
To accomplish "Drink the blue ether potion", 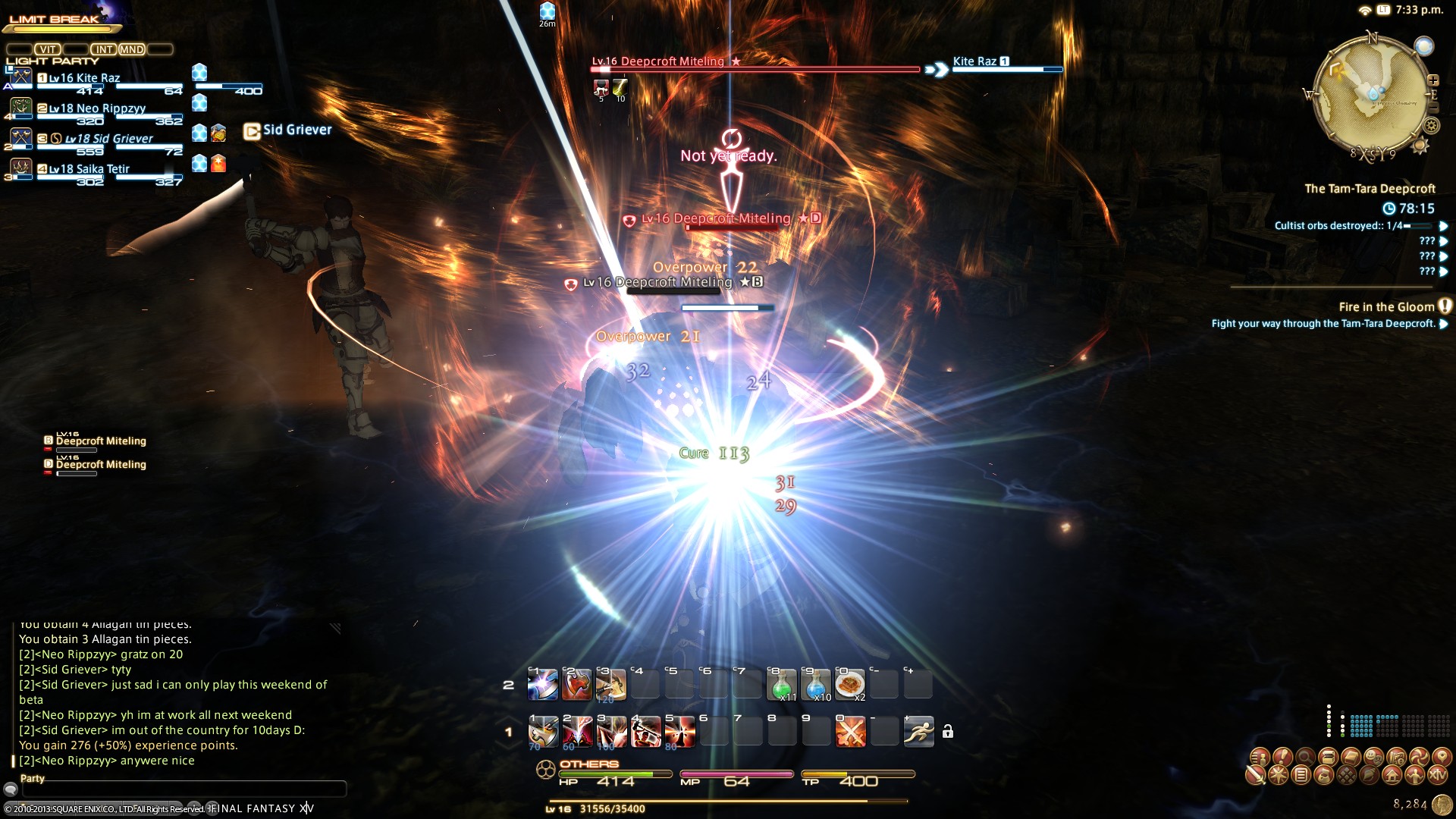I will coord(816,685).
